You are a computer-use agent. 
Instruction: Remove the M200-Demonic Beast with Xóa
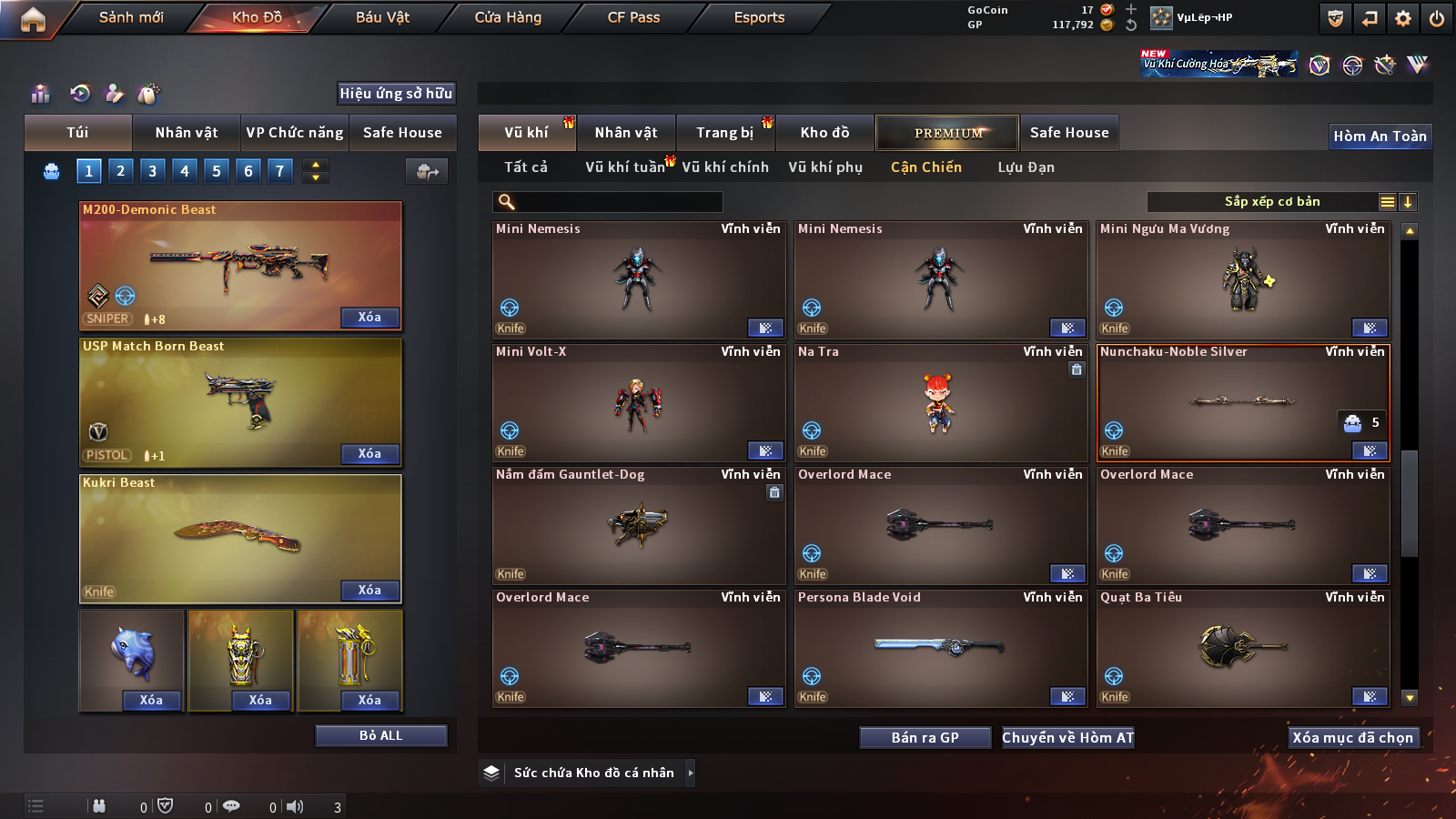click(369, 318)
